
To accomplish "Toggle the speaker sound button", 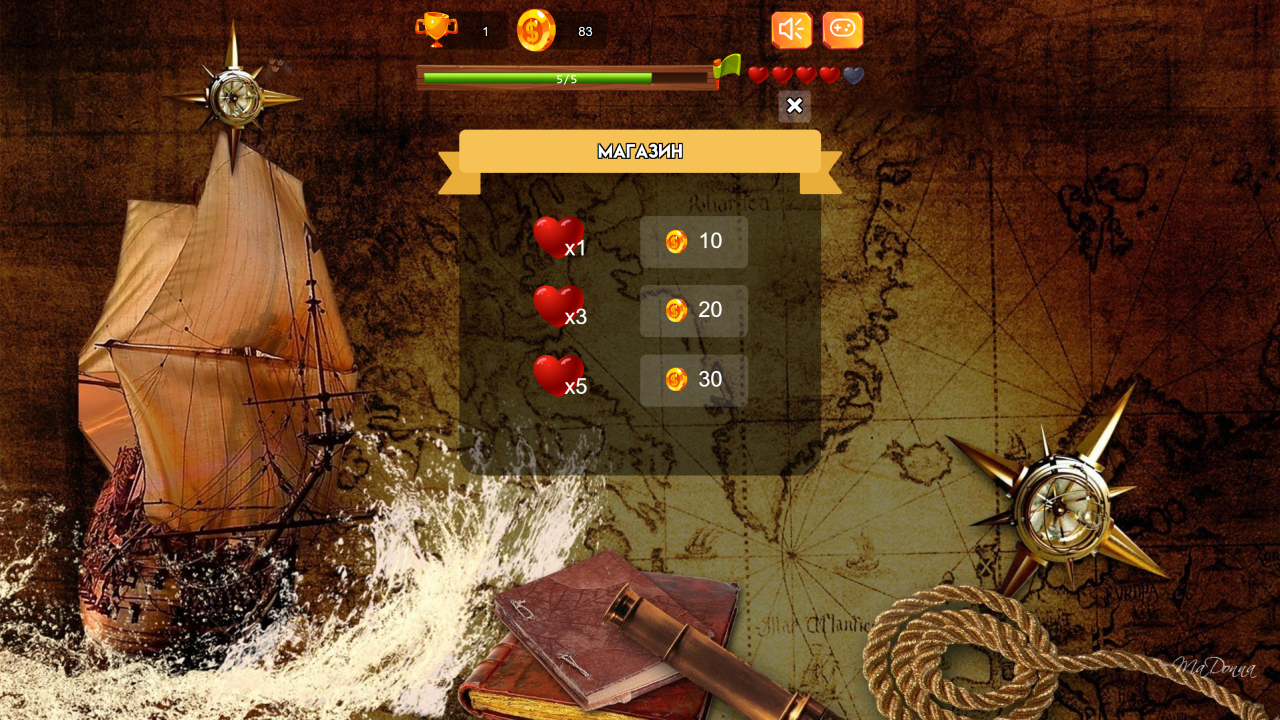I will 791,29.
